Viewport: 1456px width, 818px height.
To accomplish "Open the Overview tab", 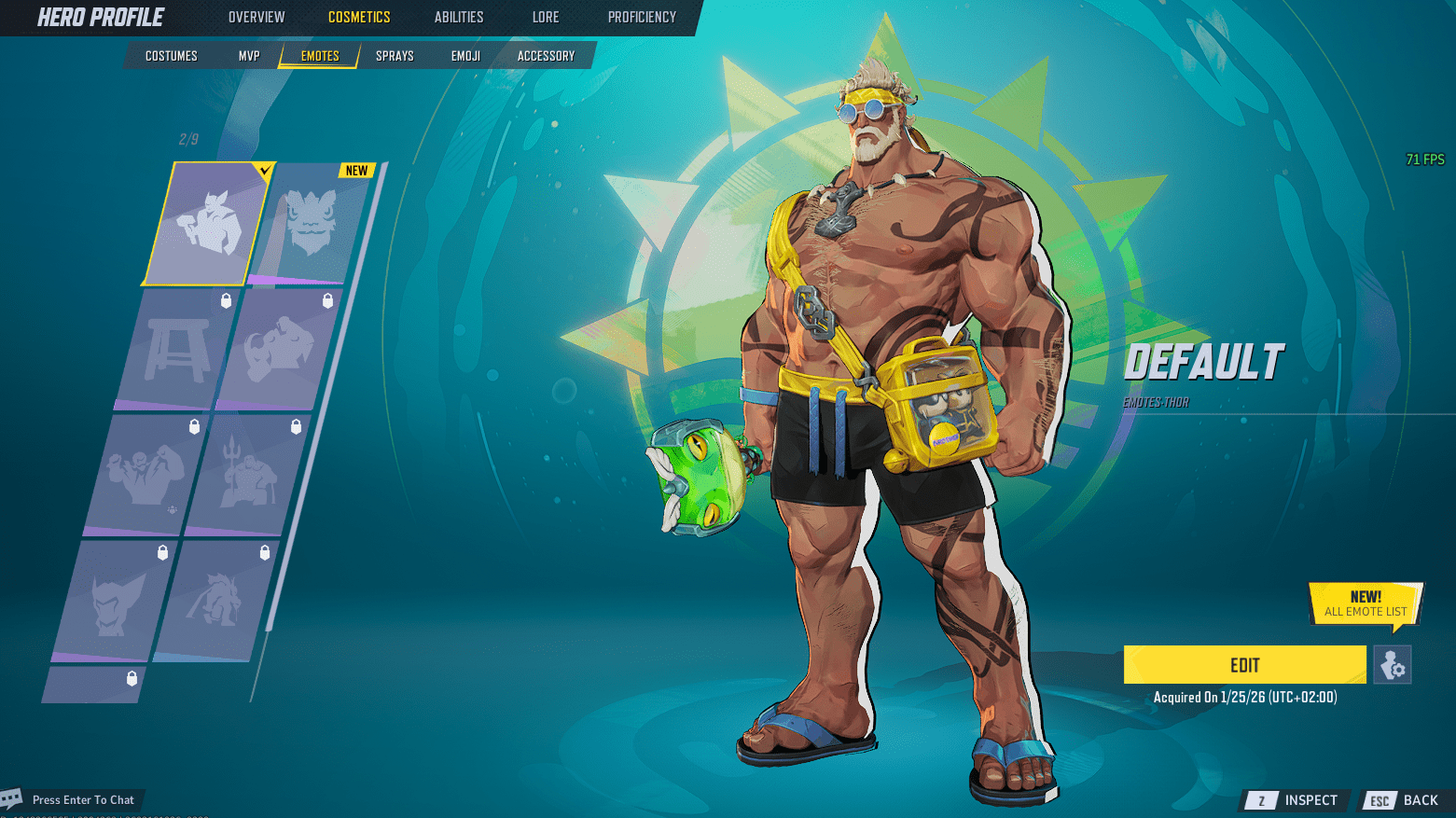I will click(257, 17).
